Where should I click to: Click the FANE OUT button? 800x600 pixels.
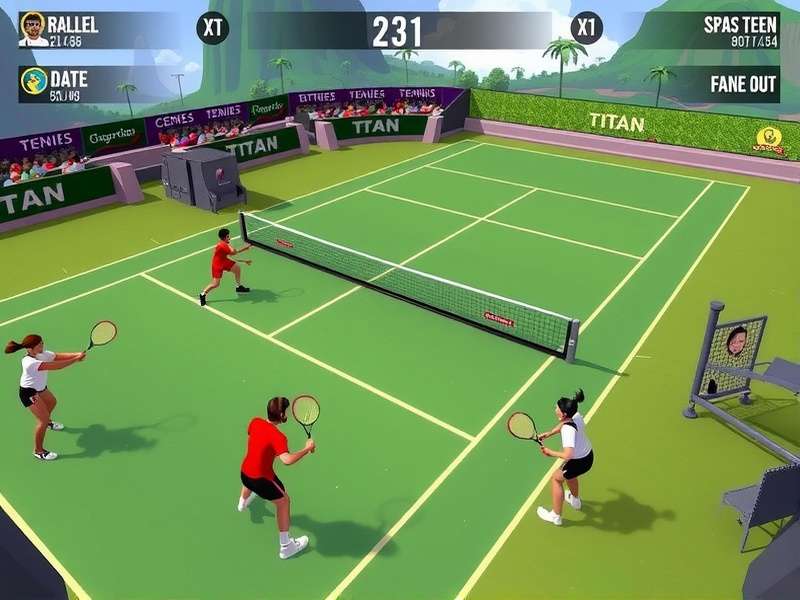[743, 84]
